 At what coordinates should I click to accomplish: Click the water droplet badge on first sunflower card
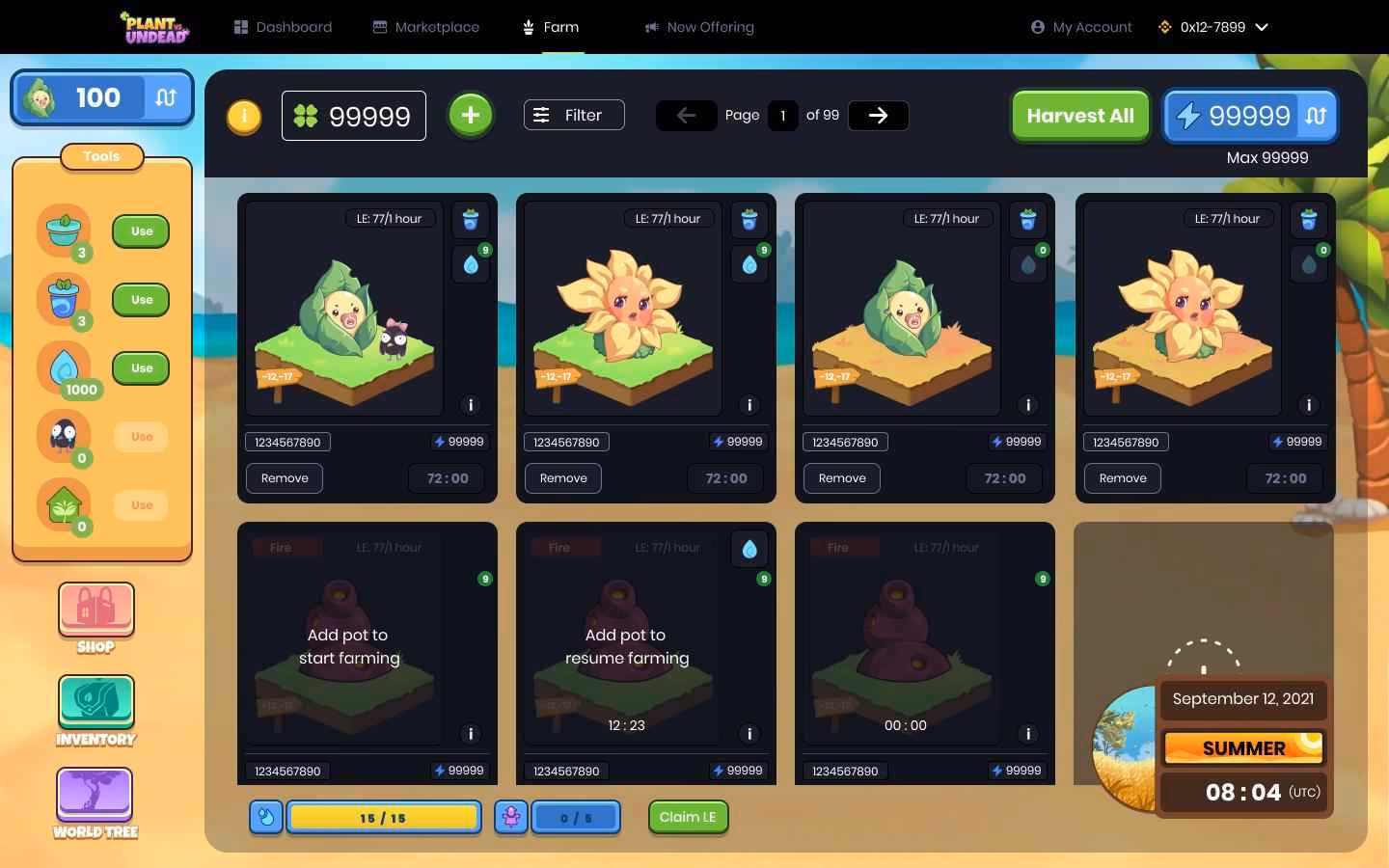(749, 263)
